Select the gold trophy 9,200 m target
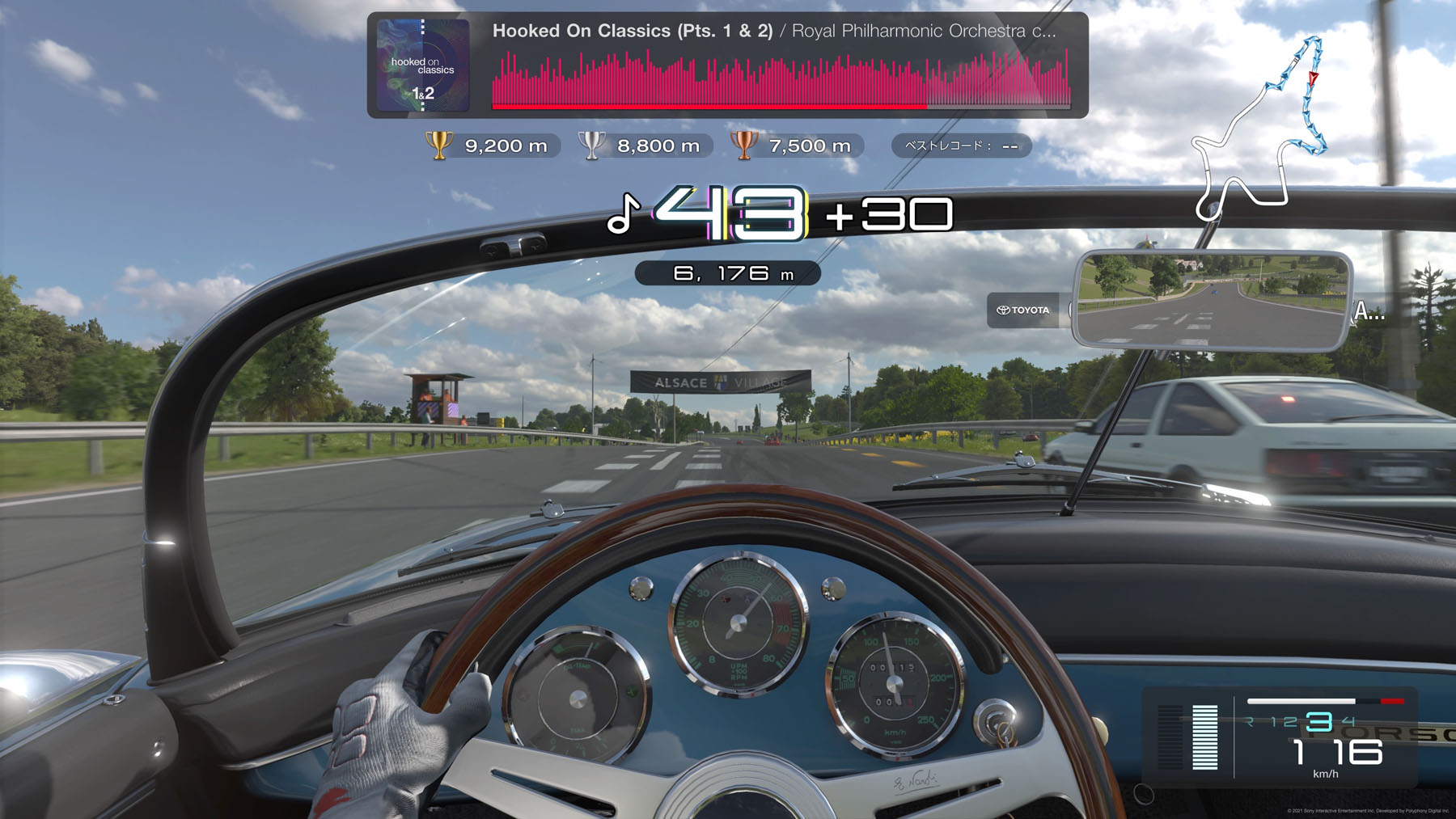 coord(491,146)
